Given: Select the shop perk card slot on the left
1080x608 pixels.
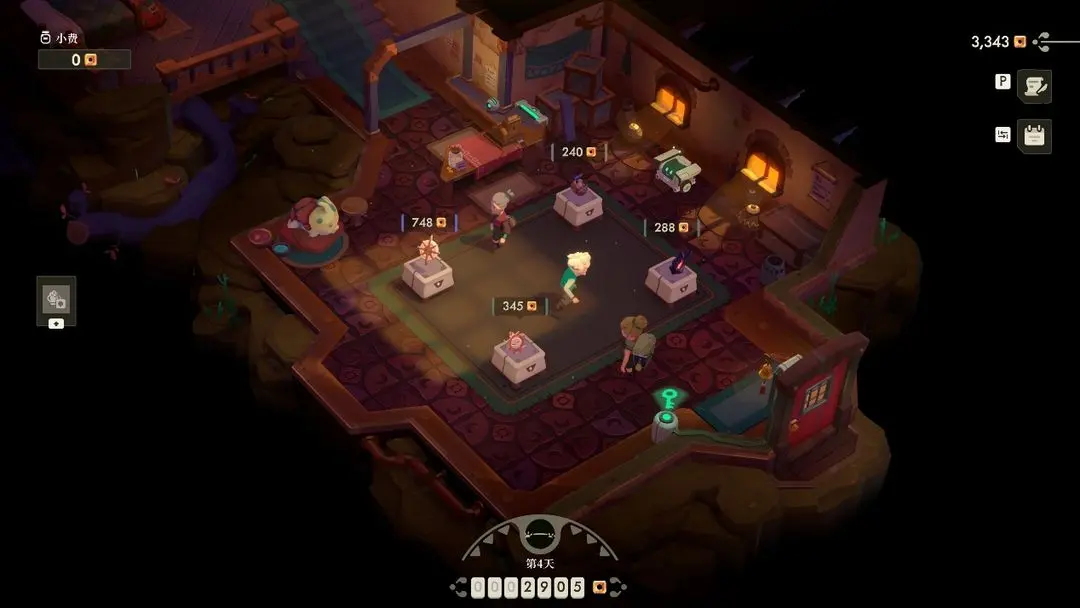Looking at the screenshot, I should 56,298.
